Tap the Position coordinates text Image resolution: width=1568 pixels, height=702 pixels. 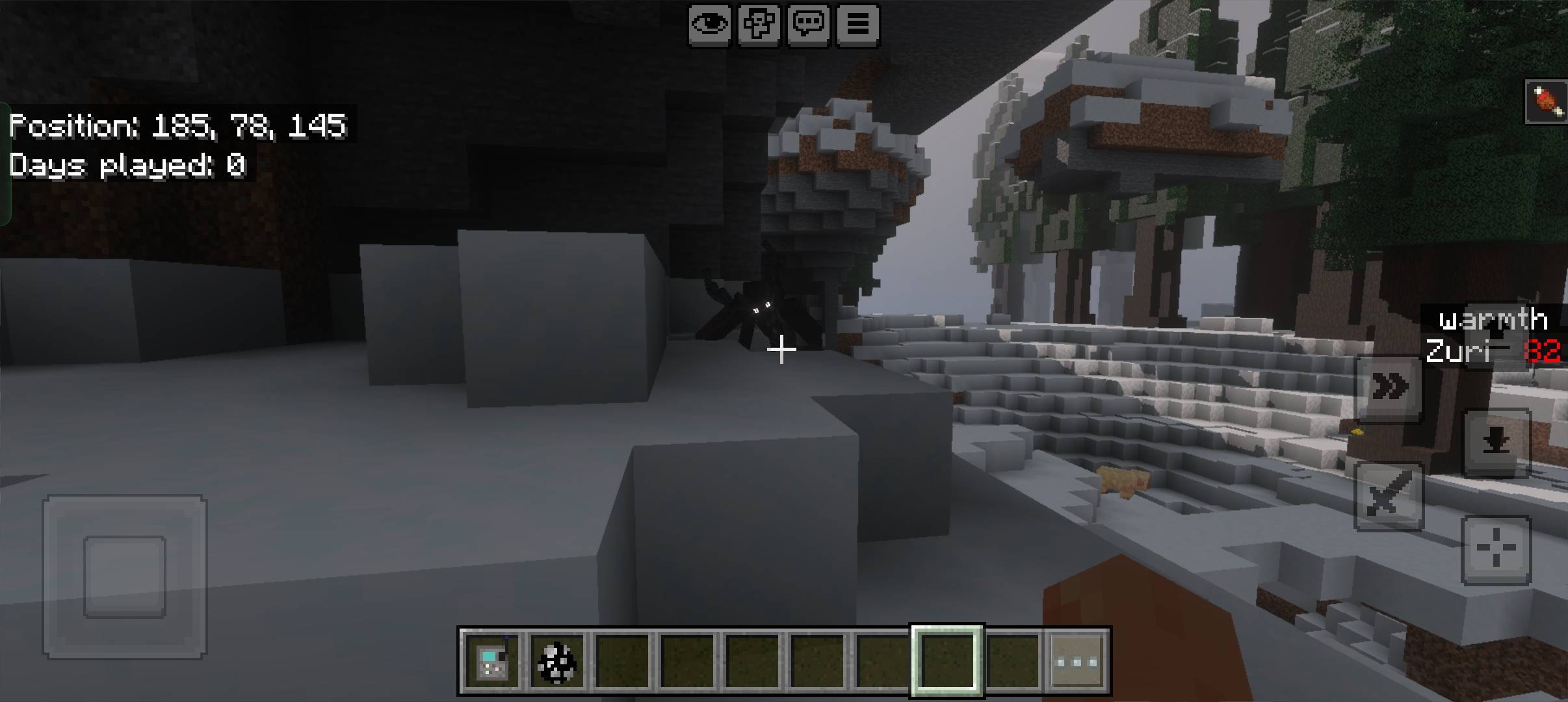177,127
